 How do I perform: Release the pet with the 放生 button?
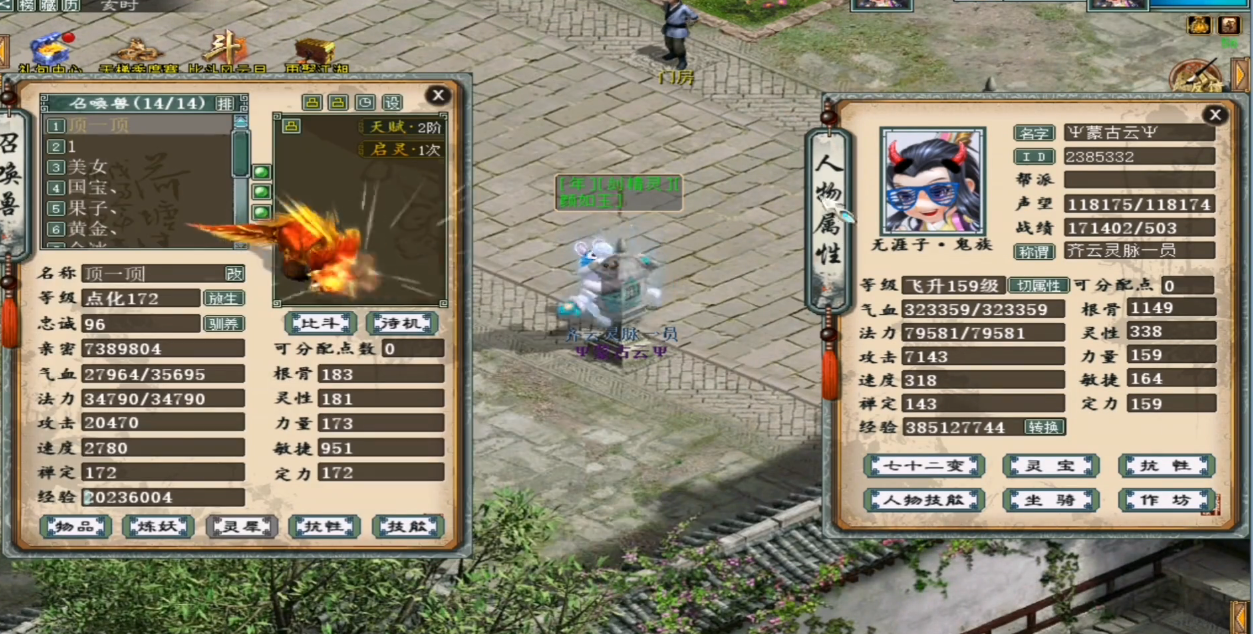(224, 298)
